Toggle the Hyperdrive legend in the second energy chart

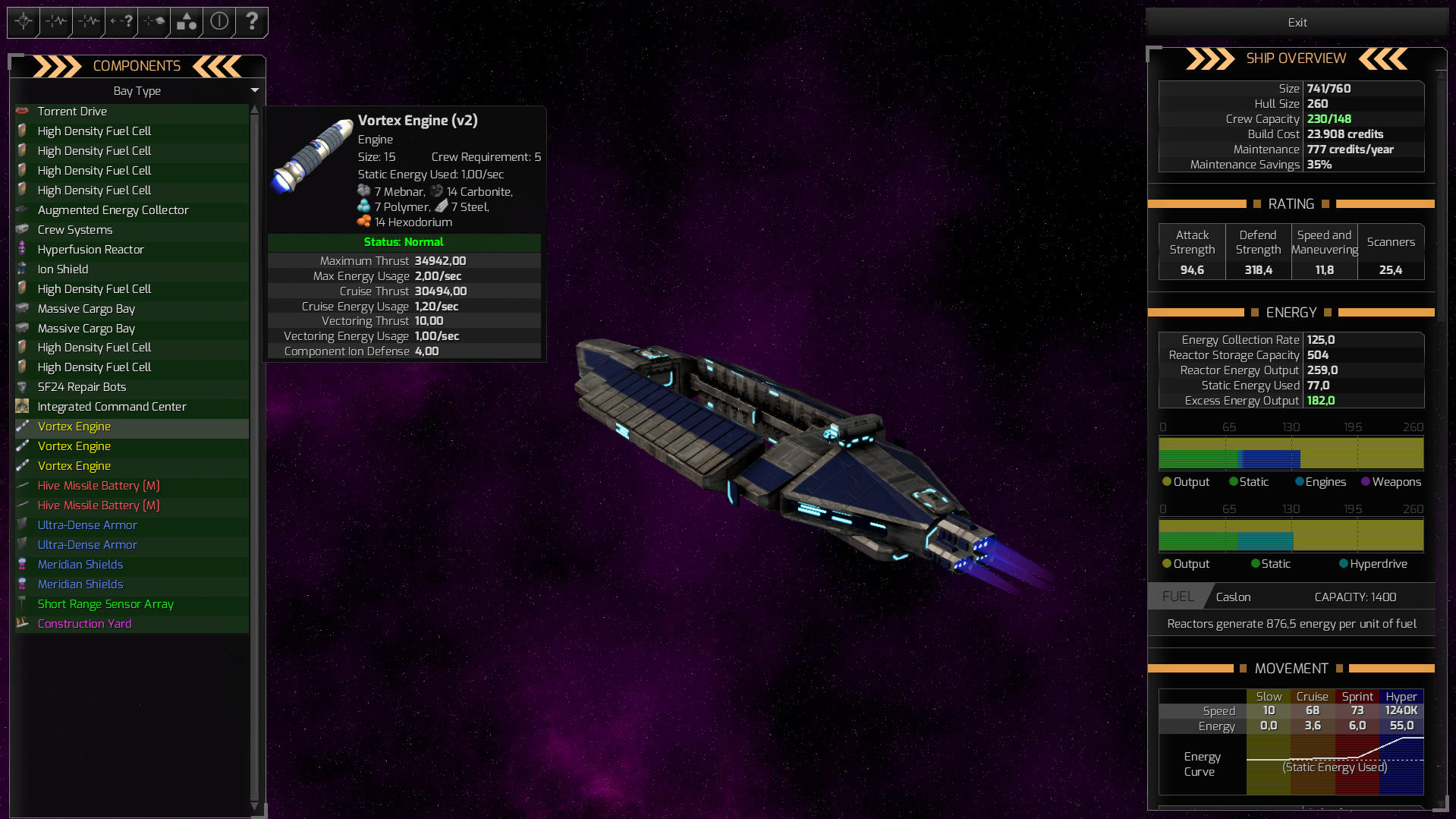[x=1373, y=563]
